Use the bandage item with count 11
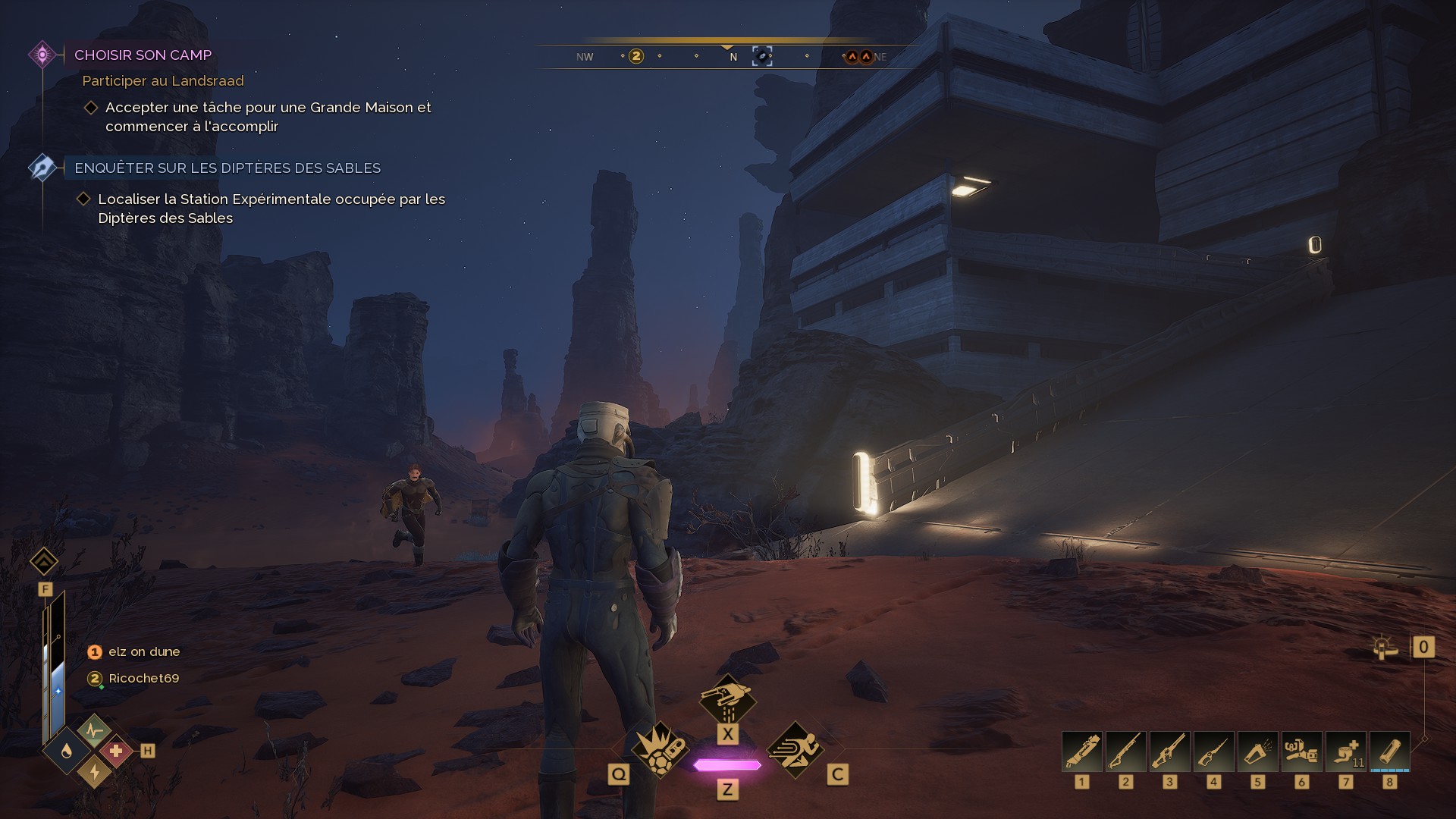Viewport: 1456px width, 819px height. tap(1346, 752)
